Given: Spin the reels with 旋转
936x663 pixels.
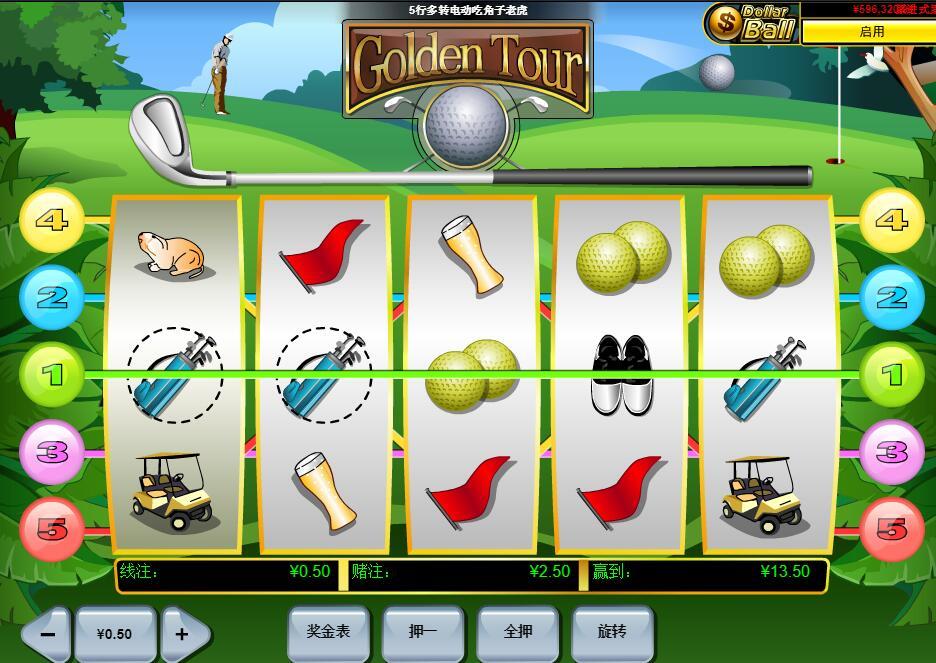Looking at the screenshot, I should (x=612, y=632).
